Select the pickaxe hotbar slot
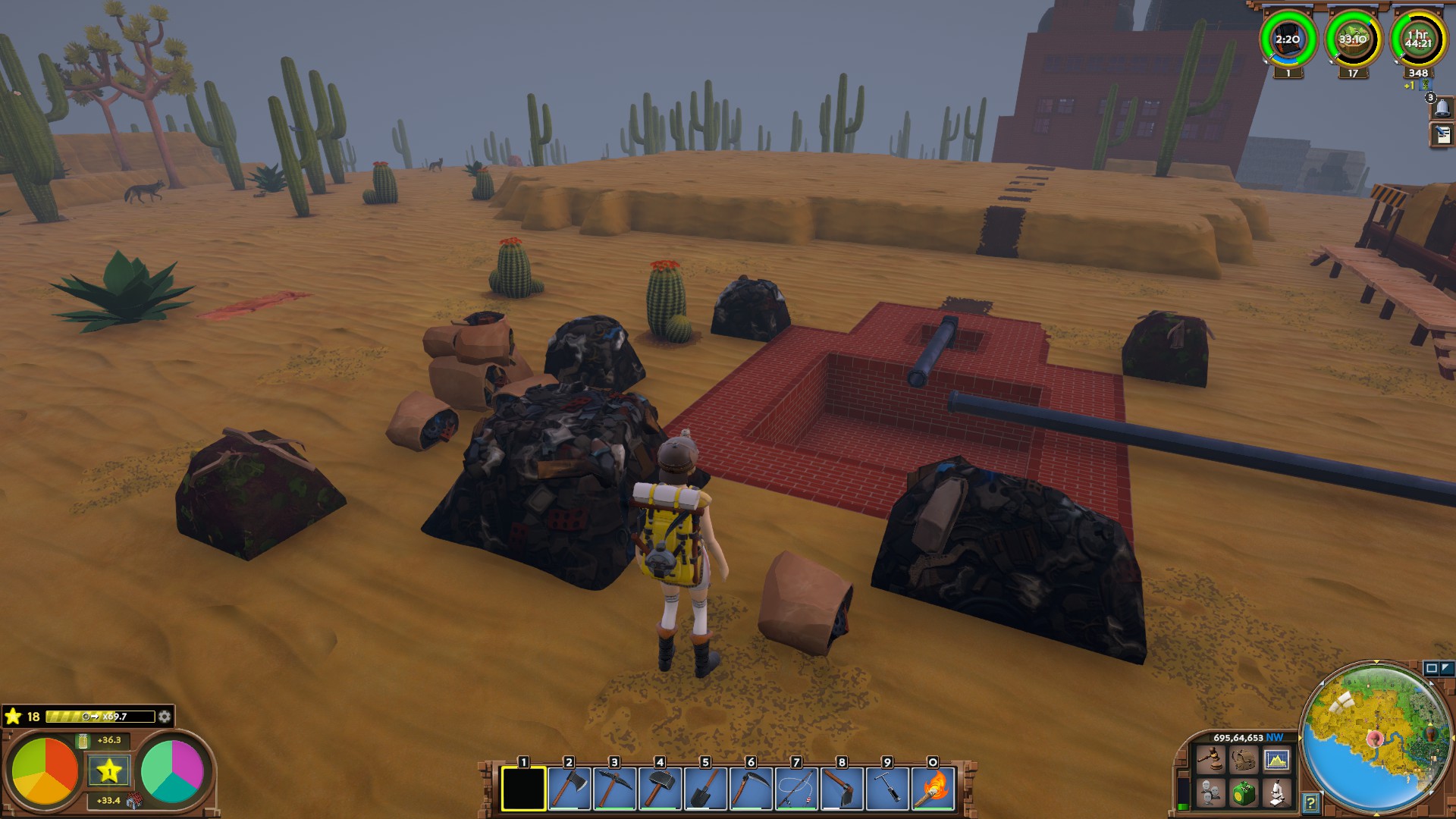 (x=614, y=789)
